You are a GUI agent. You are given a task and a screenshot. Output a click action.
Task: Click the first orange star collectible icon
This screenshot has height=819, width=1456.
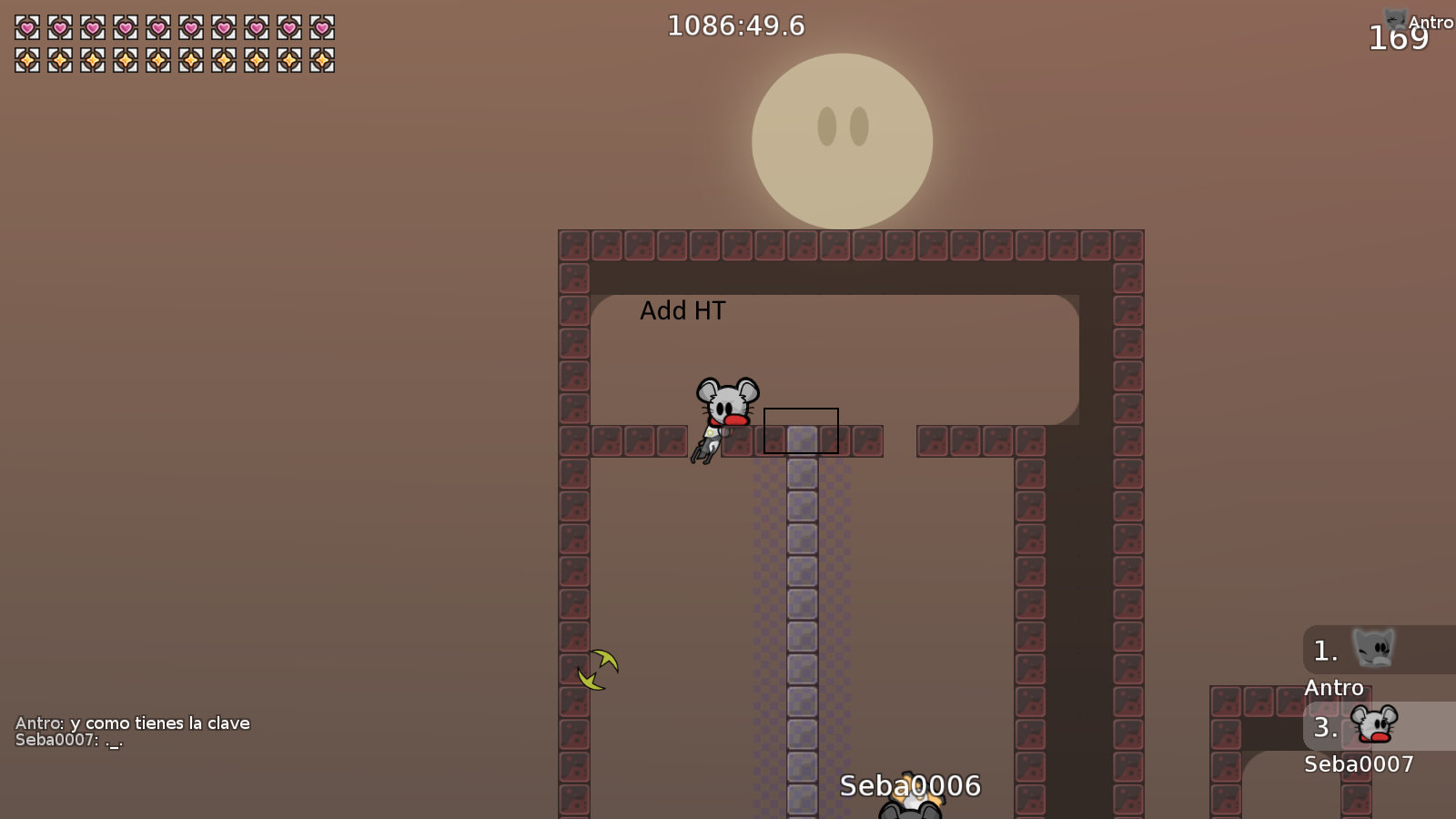pos(25,62)
